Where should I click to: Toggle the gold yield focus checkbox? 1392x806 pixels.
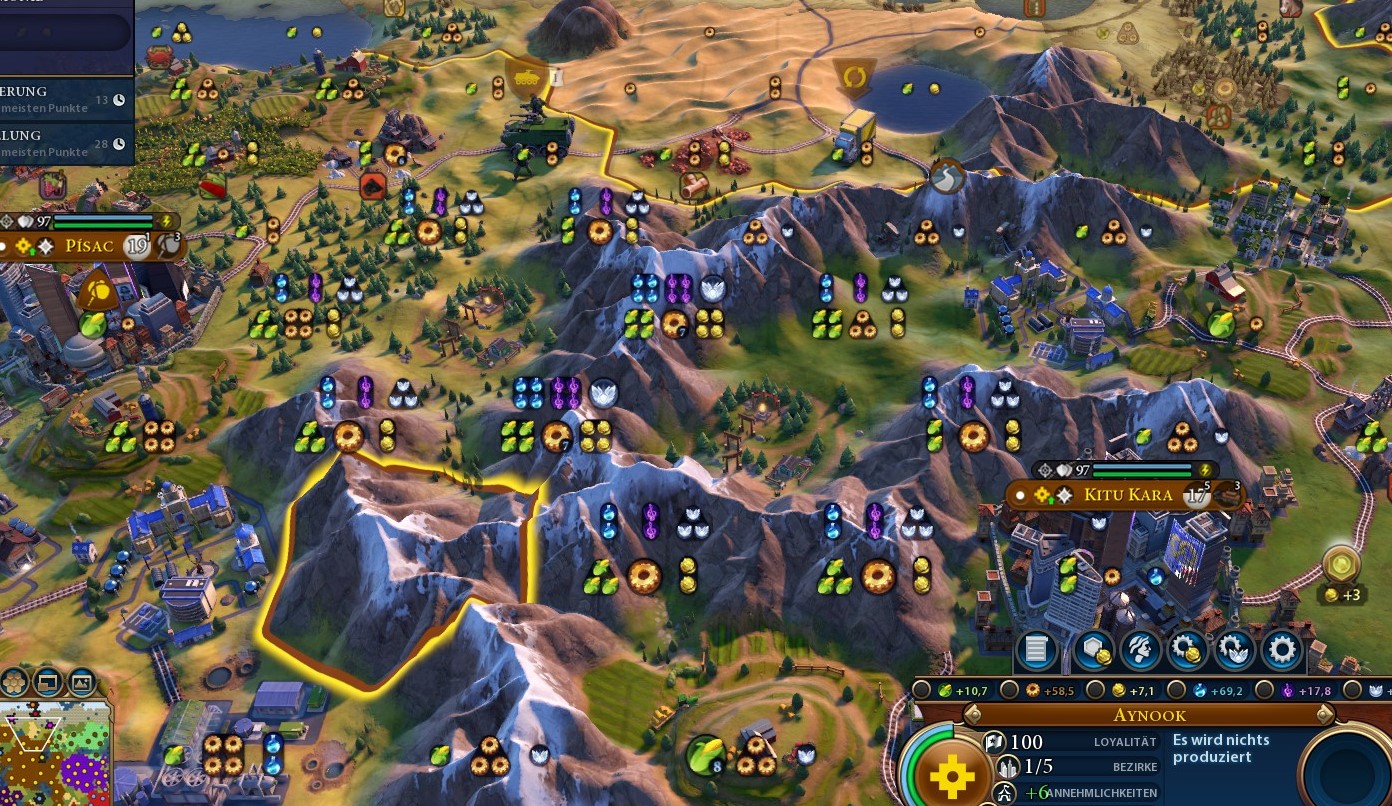(x=1095, y=690)
